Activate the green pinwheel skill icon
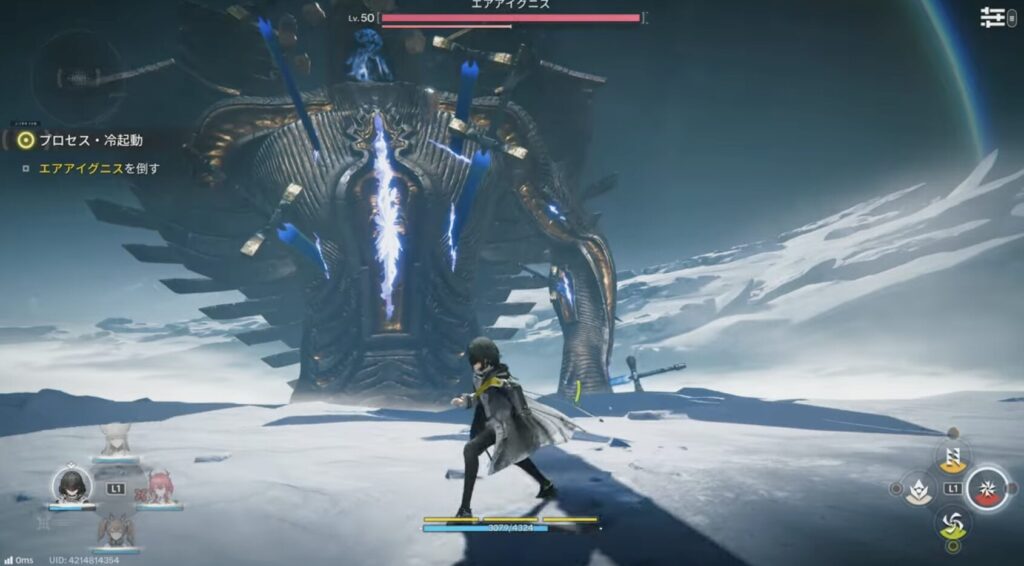The width and height of the screenshot is (1024, 566). [x=952, y=521]
